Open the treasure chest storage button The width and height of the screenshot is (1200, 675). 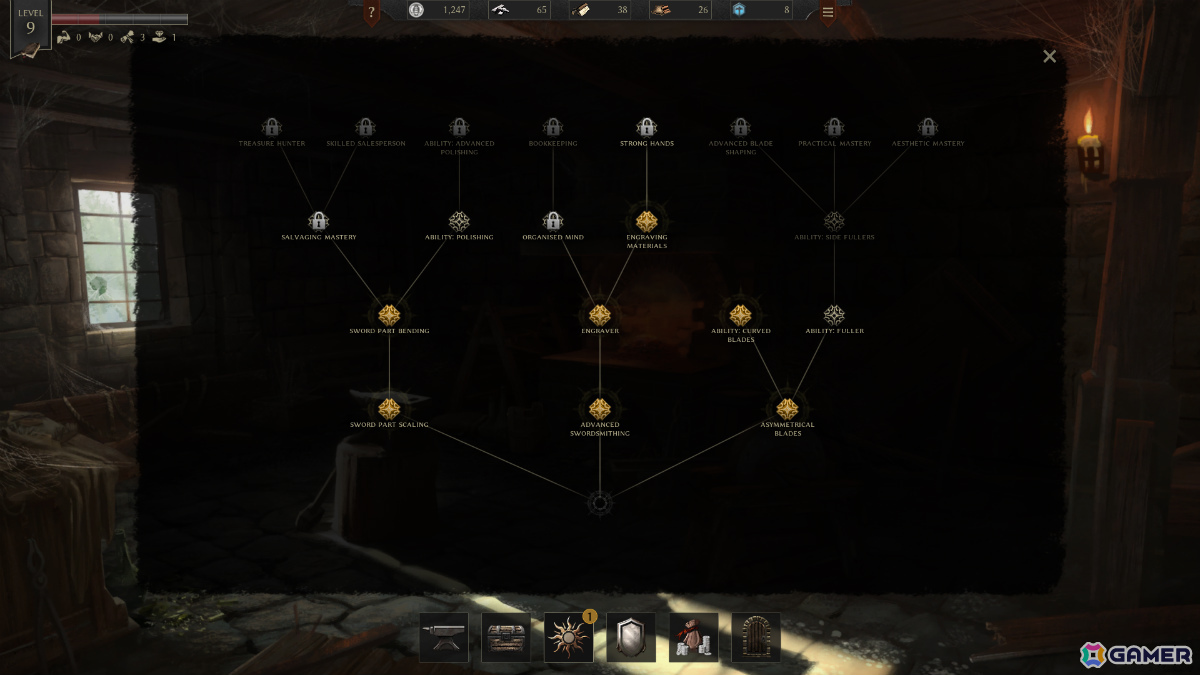pos(506,638)
